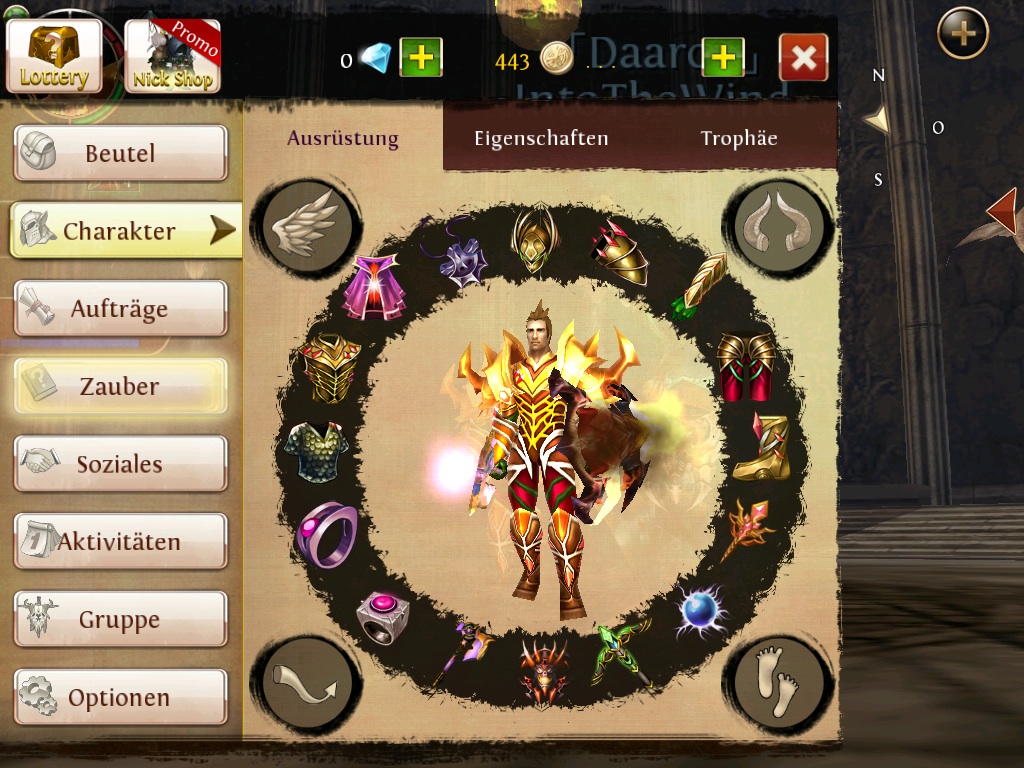
Task: Show the Aktivitäten menu
Action: (x=120, y=542)
